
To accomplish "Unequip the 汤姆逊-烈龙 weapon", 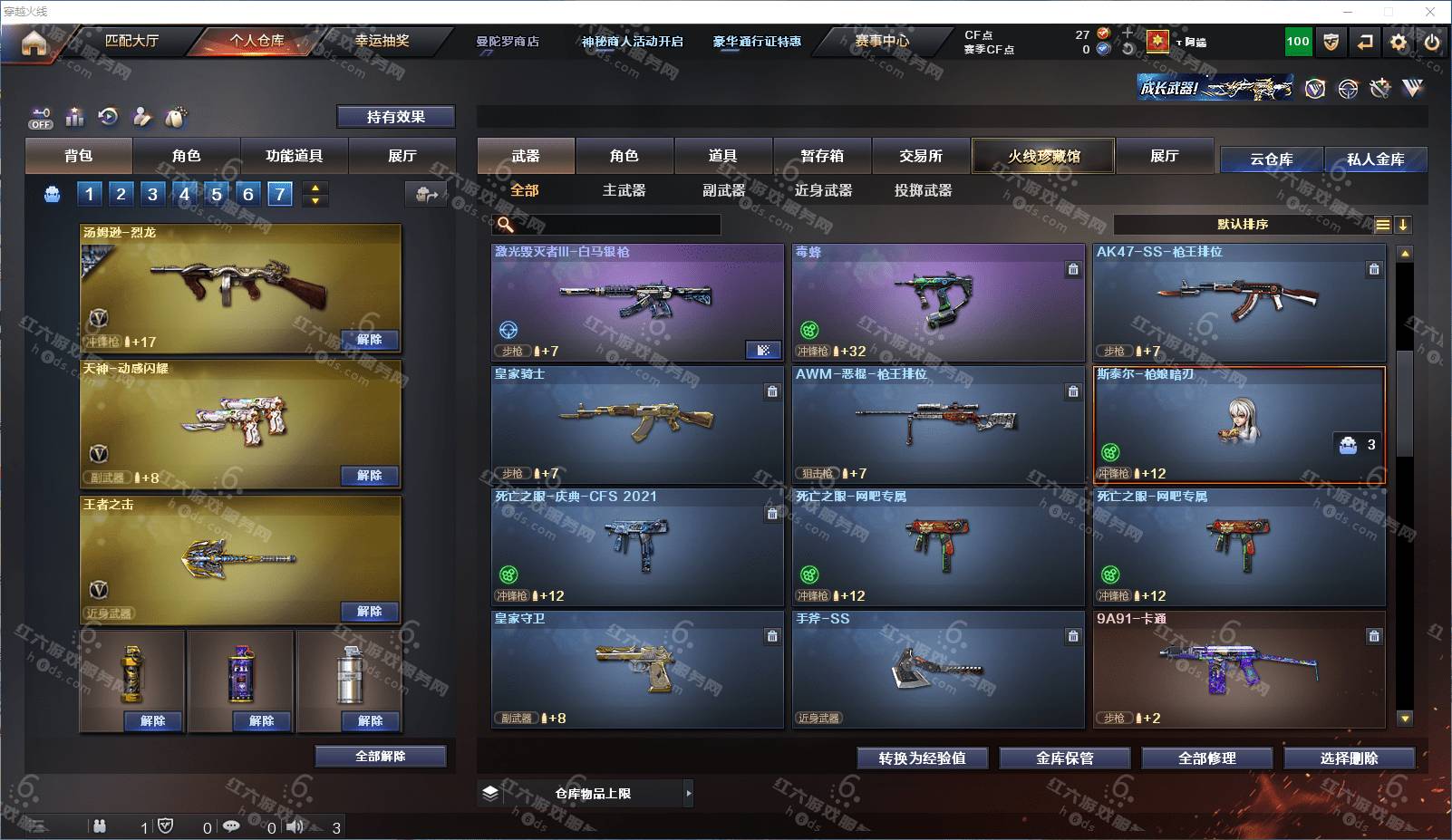I will pyautogui.click(x=369, y=340).
